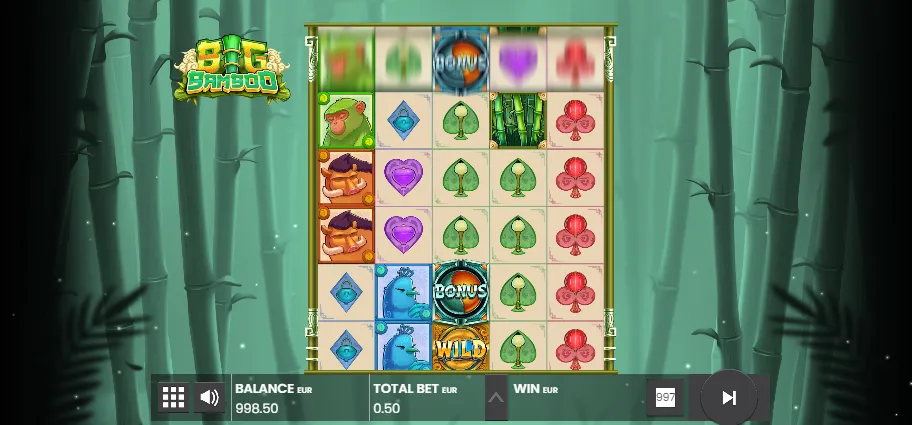Open the grid menu button

click(x=174, y=397)
